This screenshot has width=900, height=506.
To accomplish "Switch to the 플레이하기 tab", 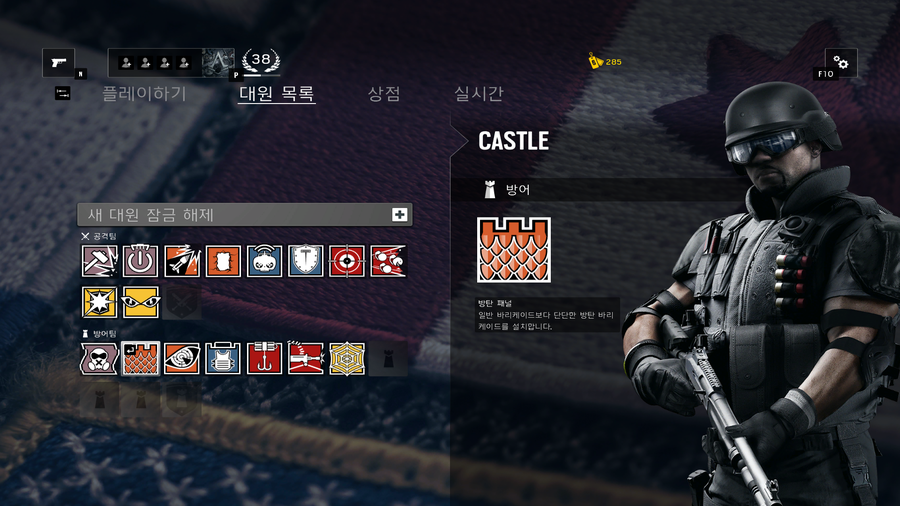I will (144, 94).
